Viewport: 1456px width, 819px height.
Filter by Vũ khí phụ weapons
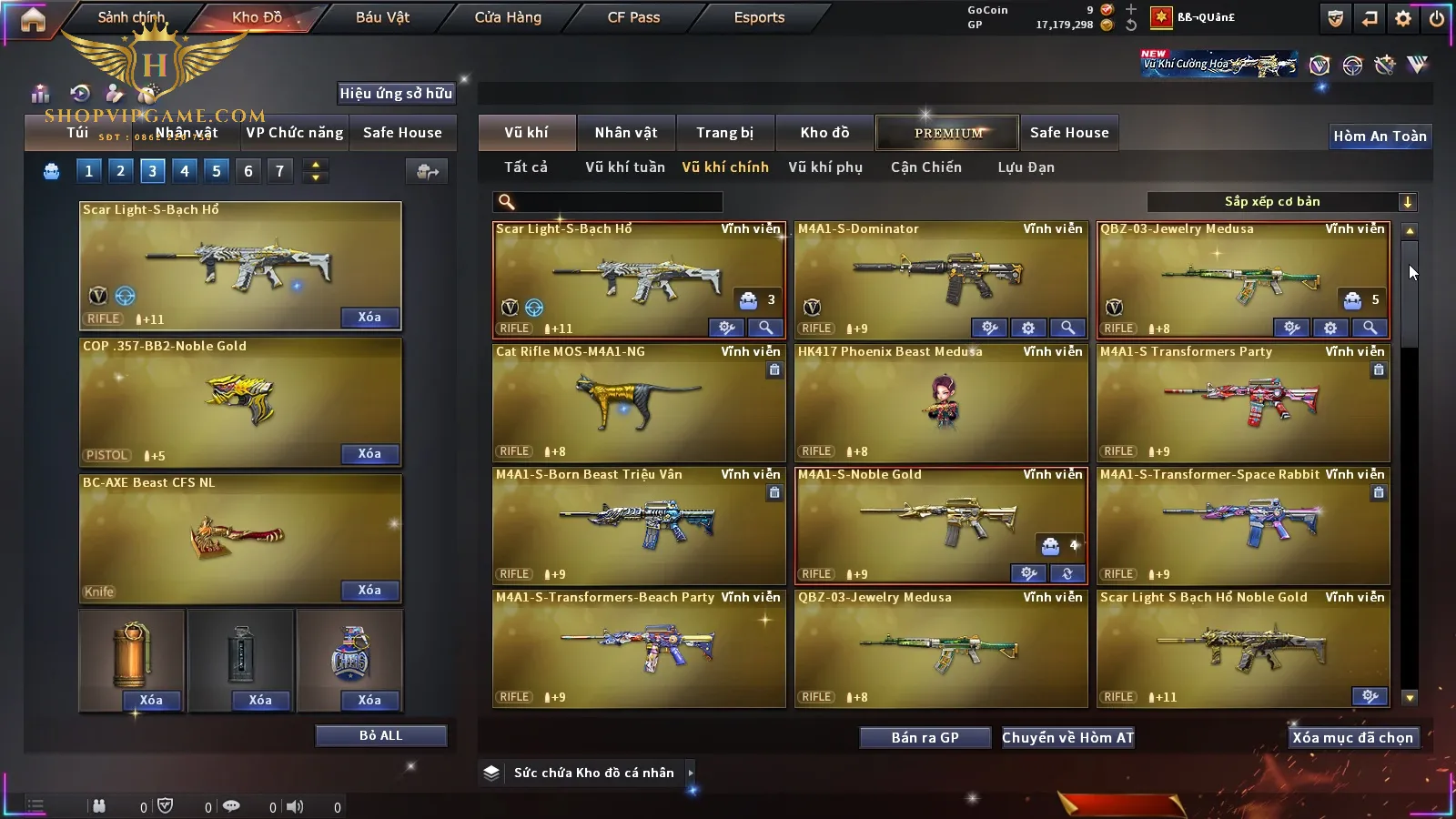(x=824, y=167)
